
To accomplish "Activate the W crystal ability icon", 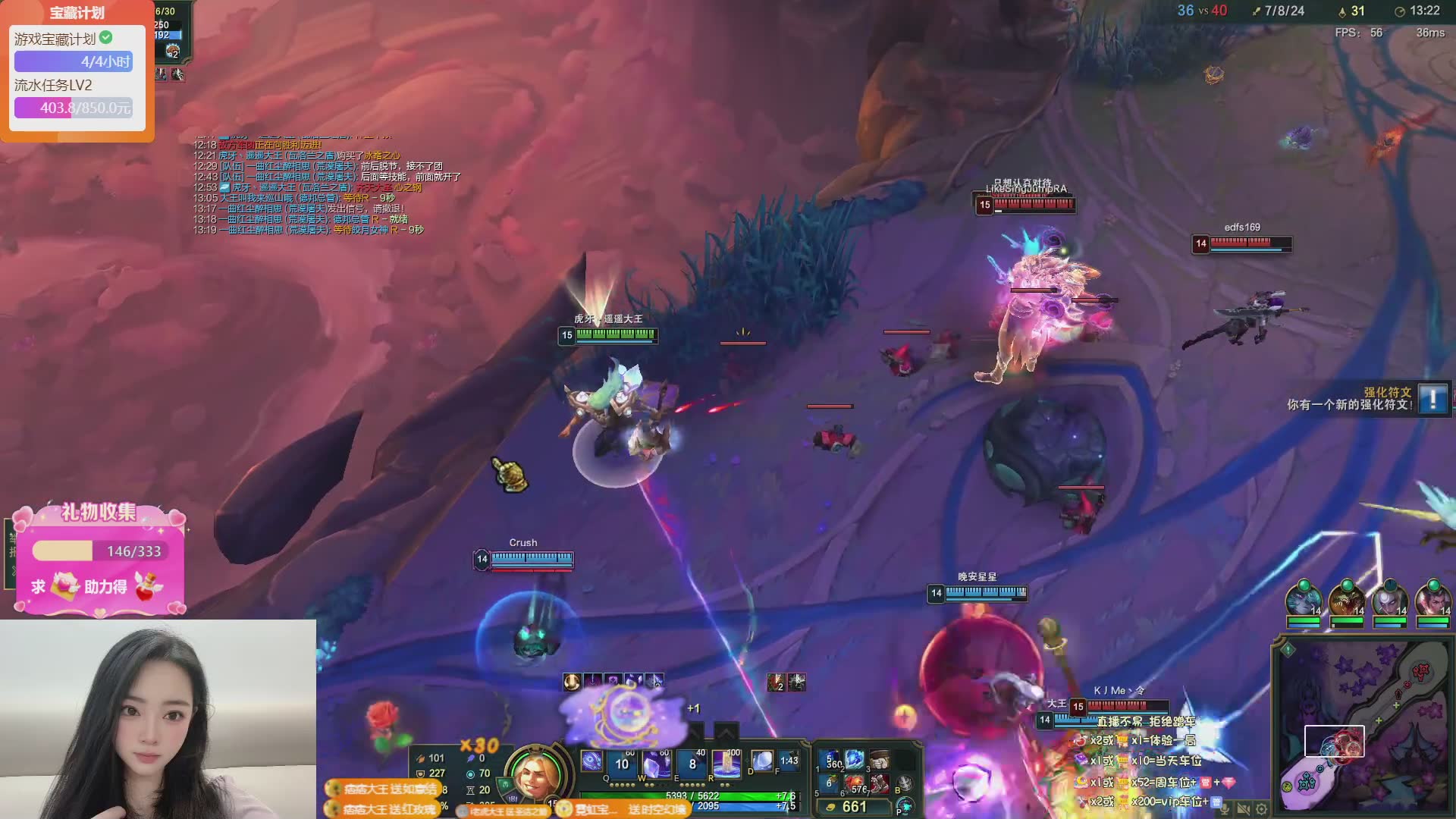I will point(656,762).
